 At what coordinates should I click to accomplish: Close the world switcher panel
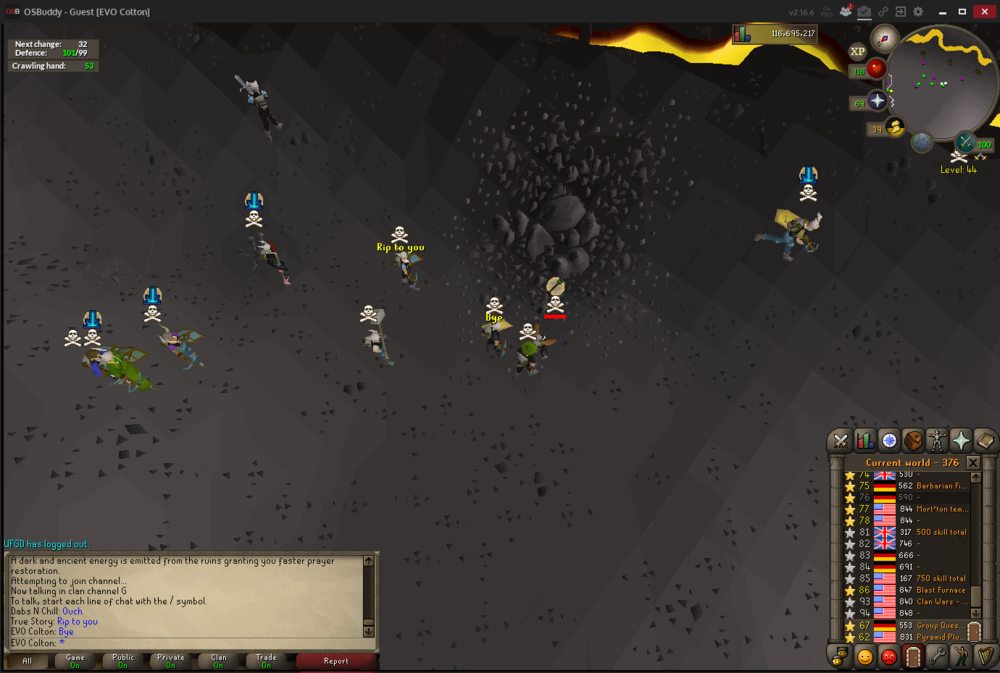pyautogui.click(x=973, y=463)
